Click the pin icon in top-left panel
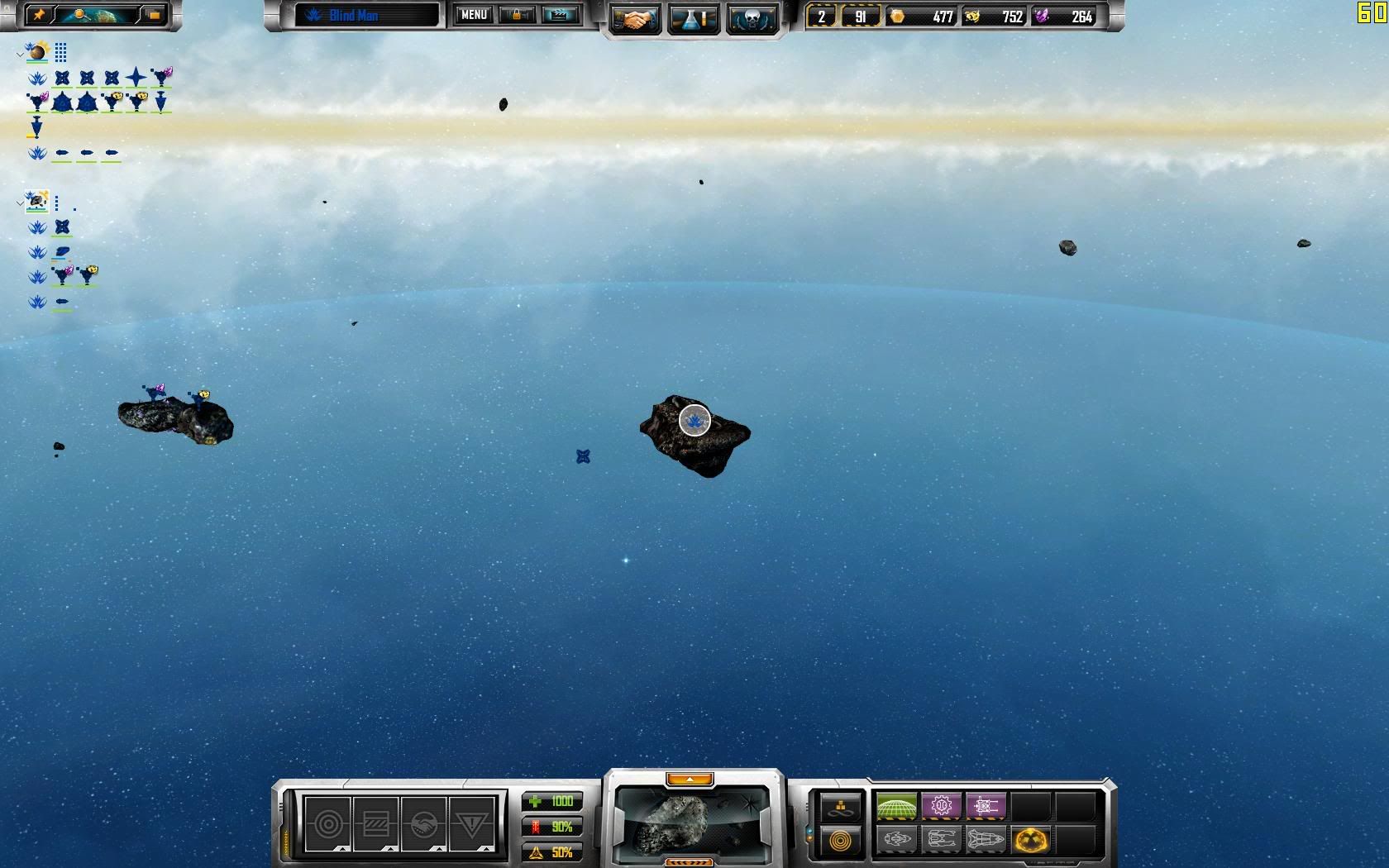1389x868 pixels. [x=38, y=15]
